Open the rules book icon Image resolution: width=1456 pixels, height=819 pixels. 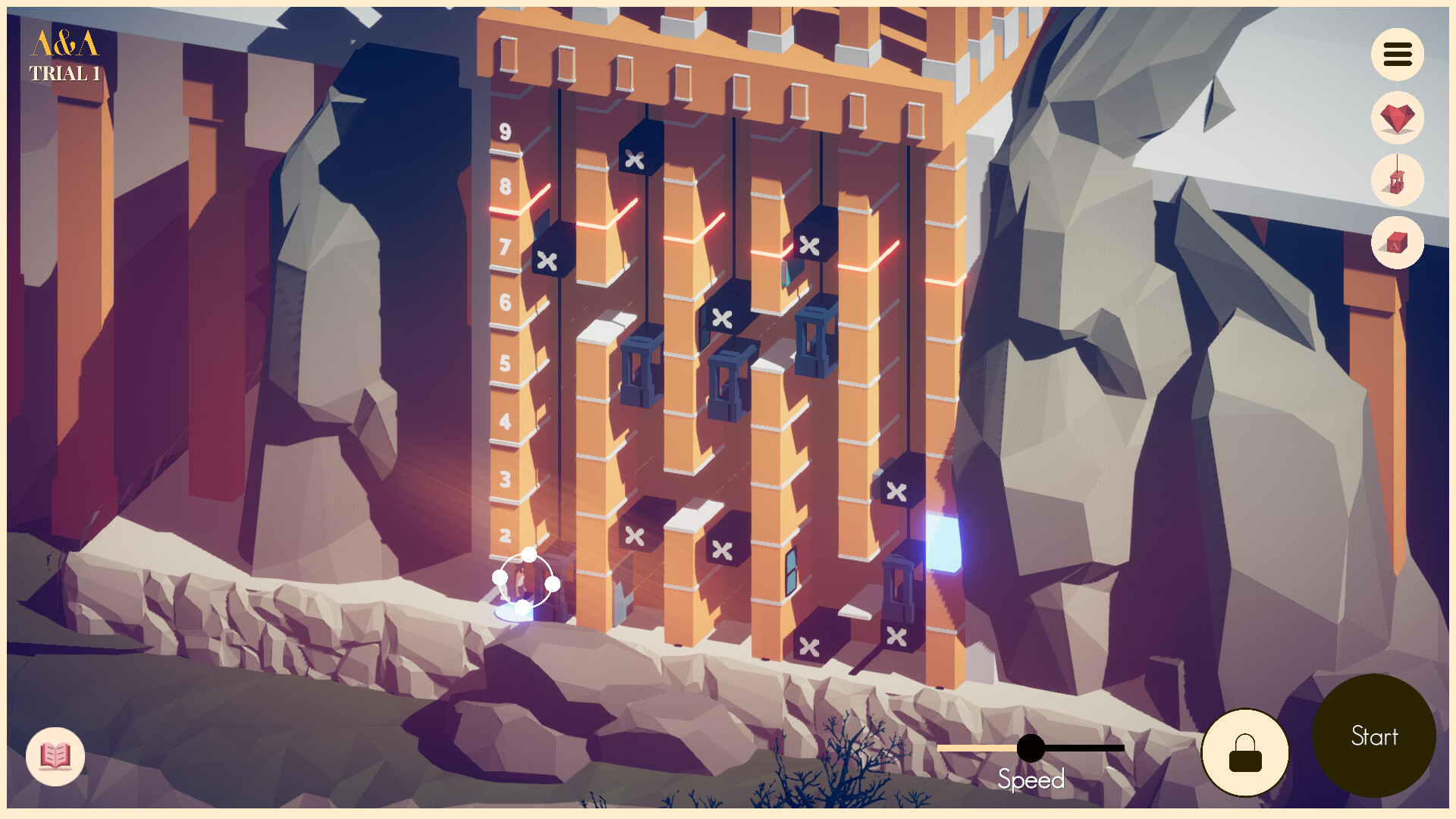pos(54,755)
